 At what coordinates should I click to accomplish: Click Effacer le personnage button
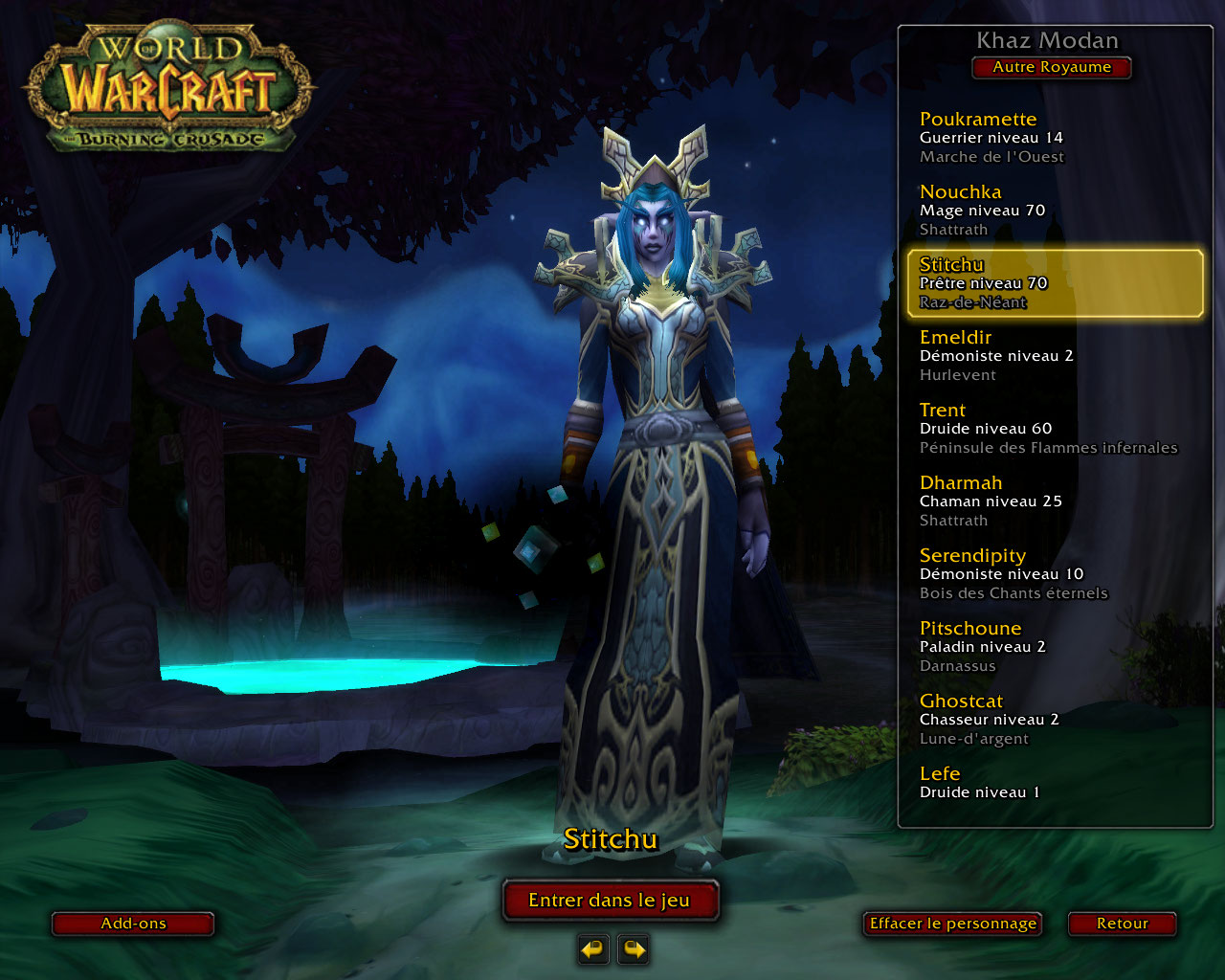(952, 924)
